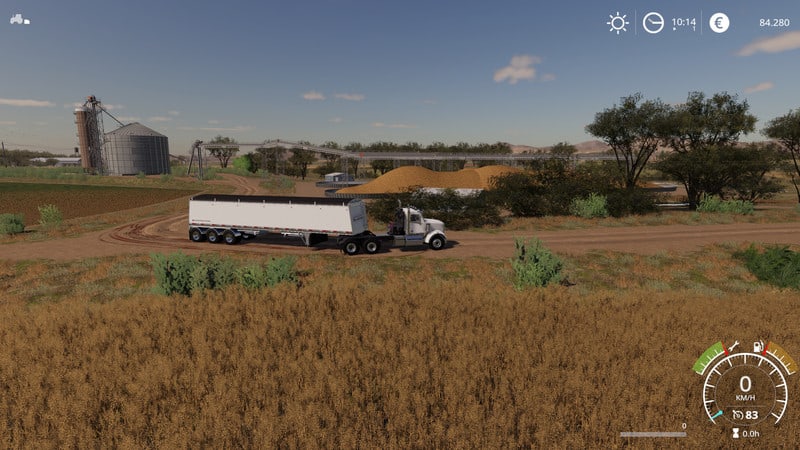
Task: Click the hourglass operating hours icon
Action: tap(735, 433)
